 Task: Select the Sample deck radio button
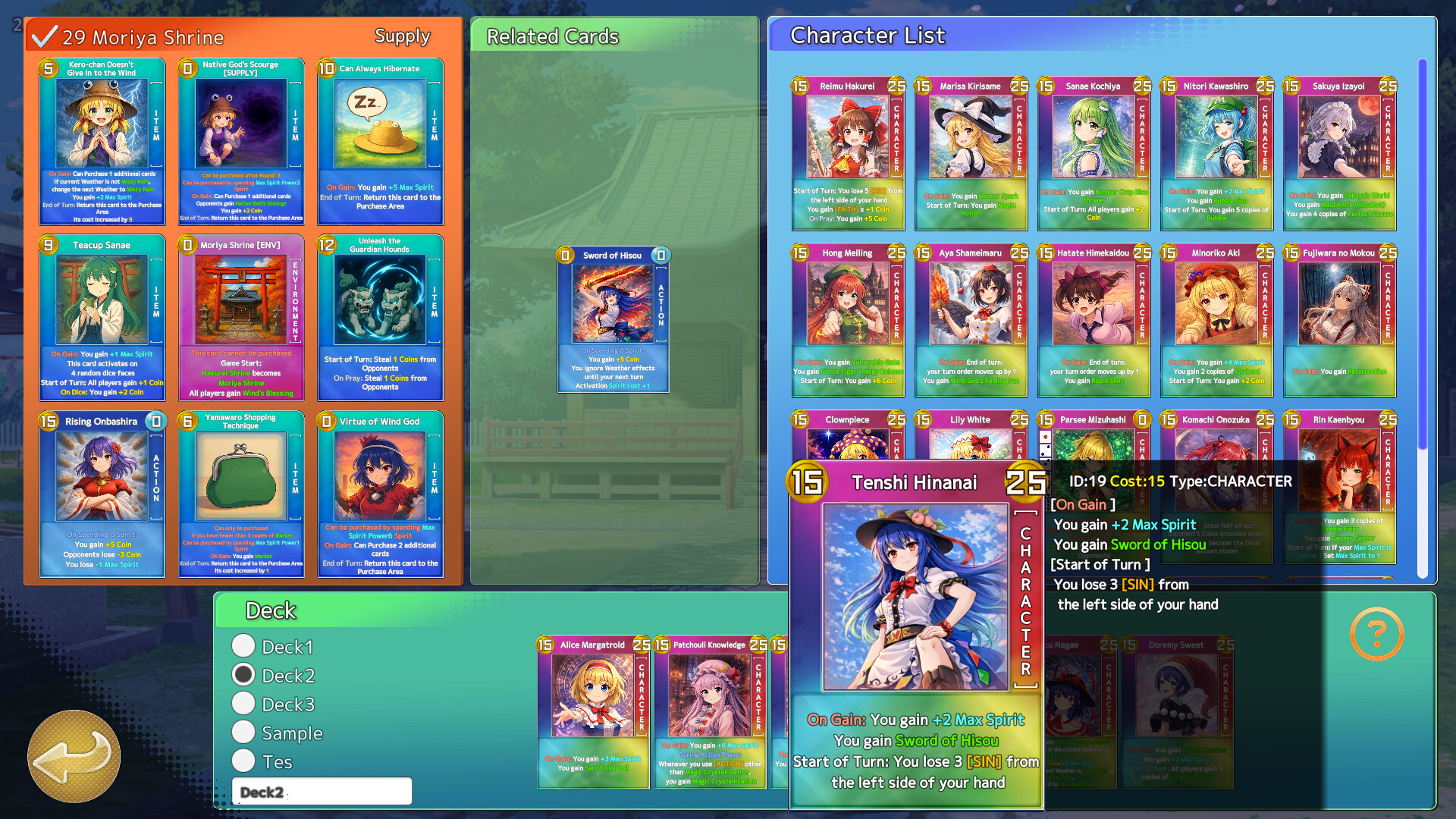[x=243, y=731]
